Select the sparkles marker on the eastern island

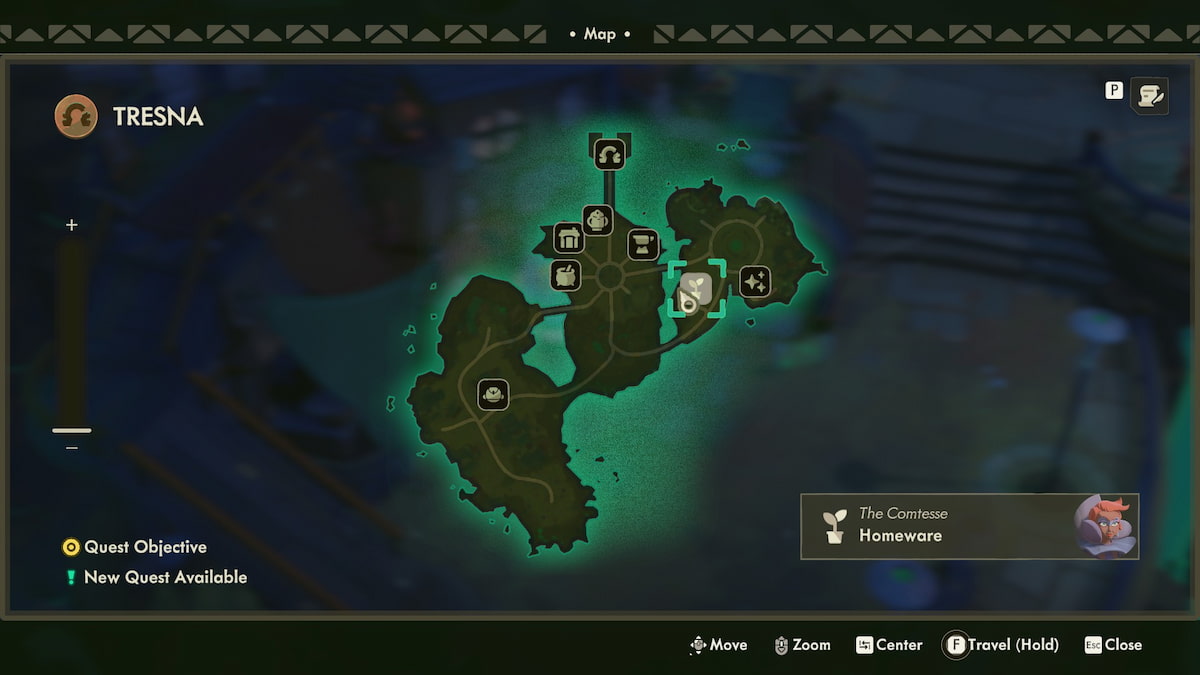[755, 282]
